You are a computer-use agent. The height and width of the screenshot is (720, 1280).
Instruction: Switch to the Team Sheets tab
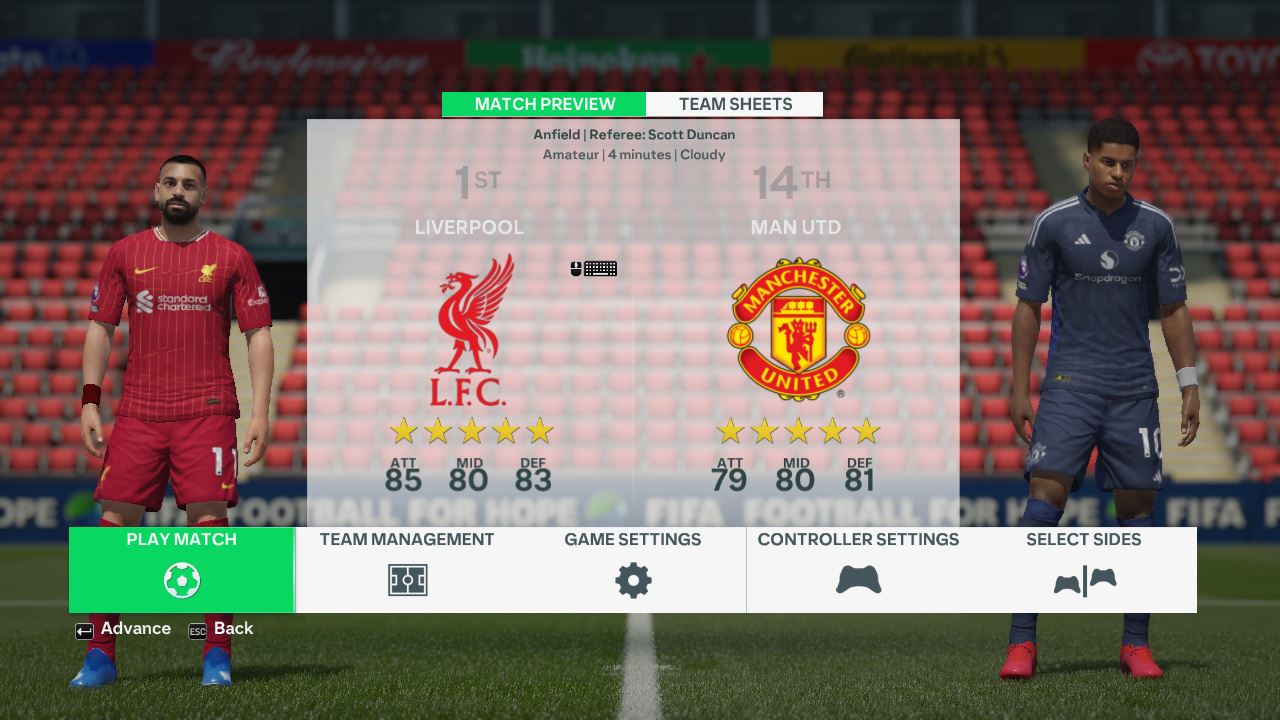[735, 104]
